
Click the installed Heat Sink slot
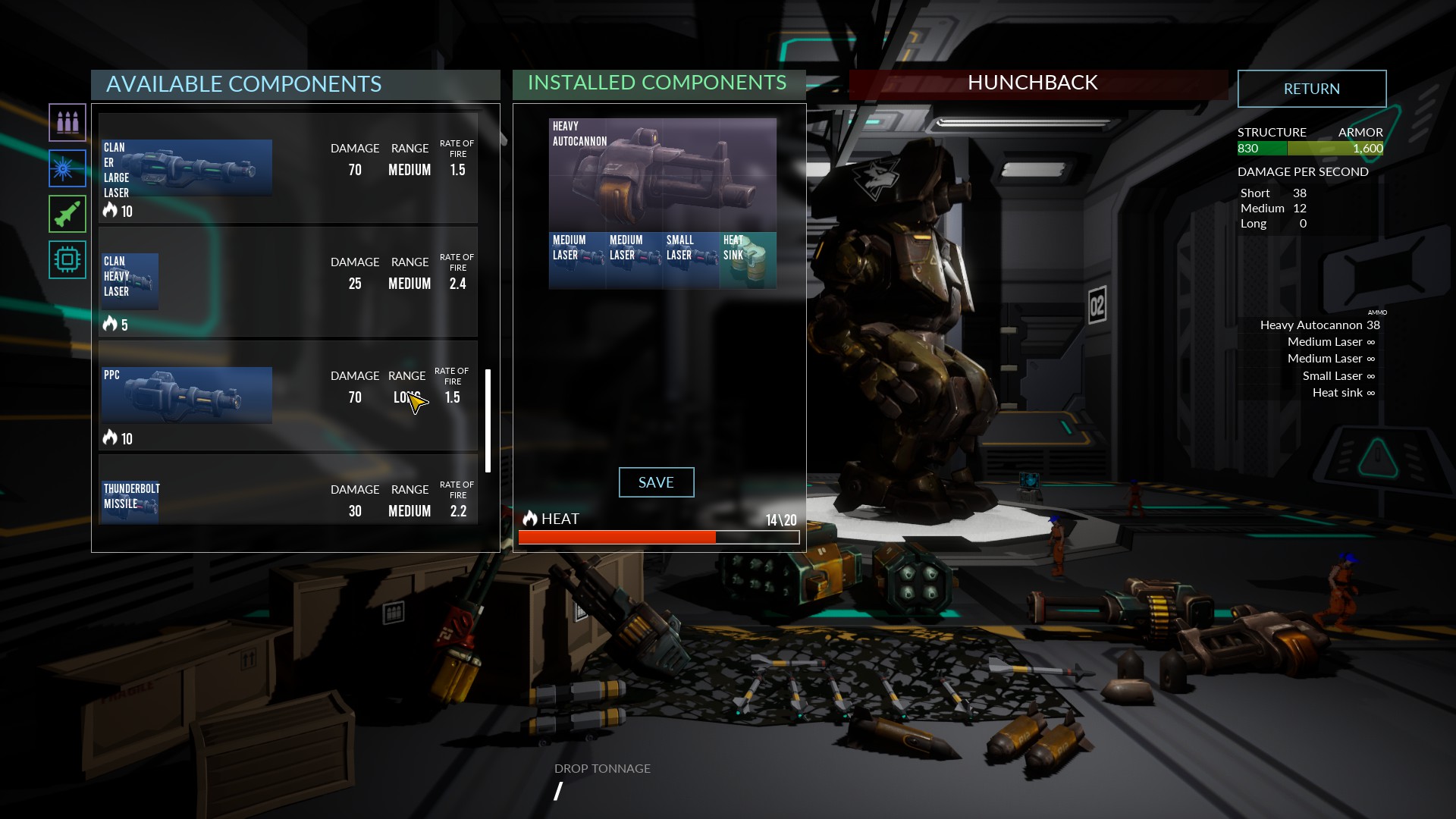tap(748, 260)
